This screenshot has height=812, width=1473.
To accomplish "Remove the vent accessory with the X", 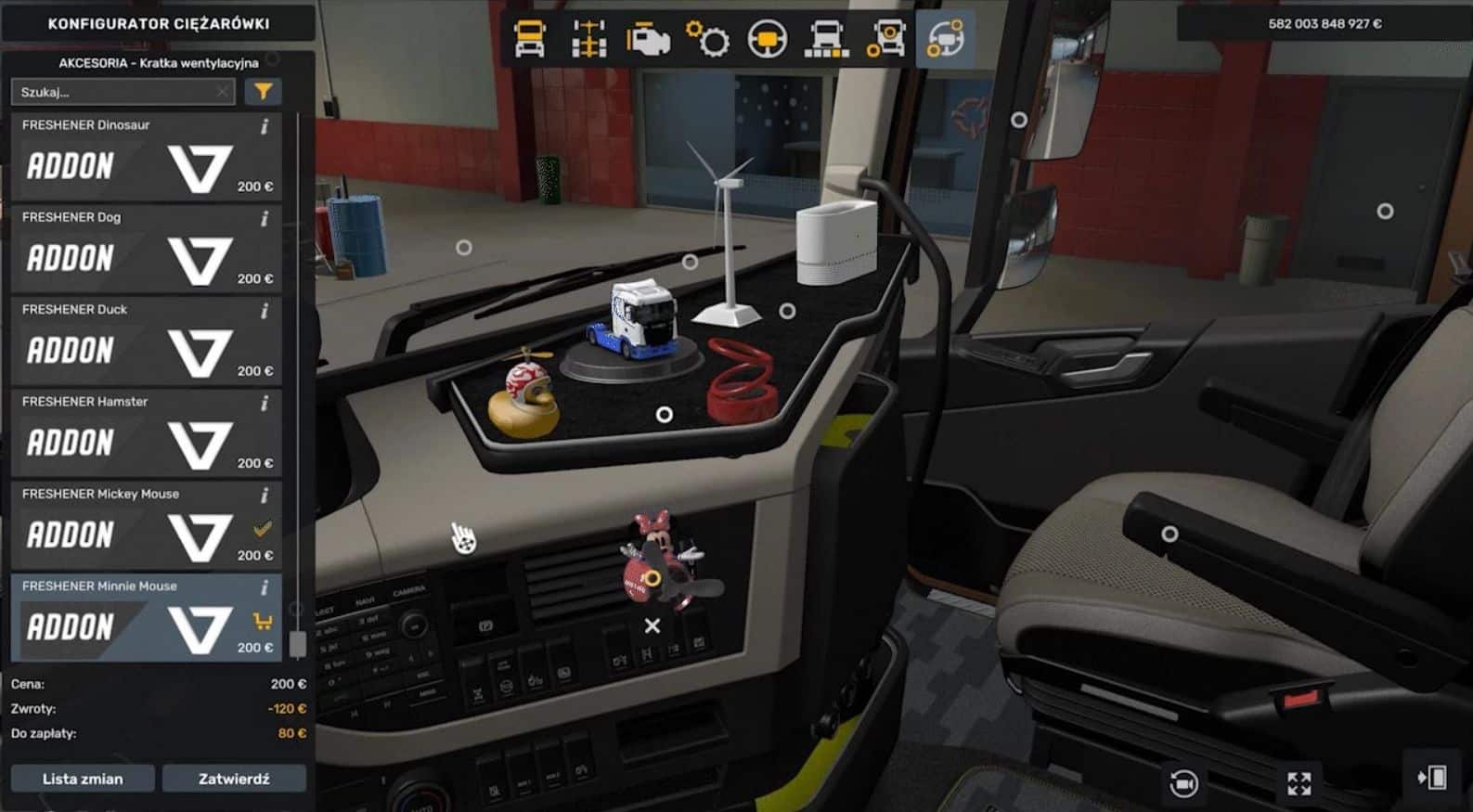I will [653, 626].
